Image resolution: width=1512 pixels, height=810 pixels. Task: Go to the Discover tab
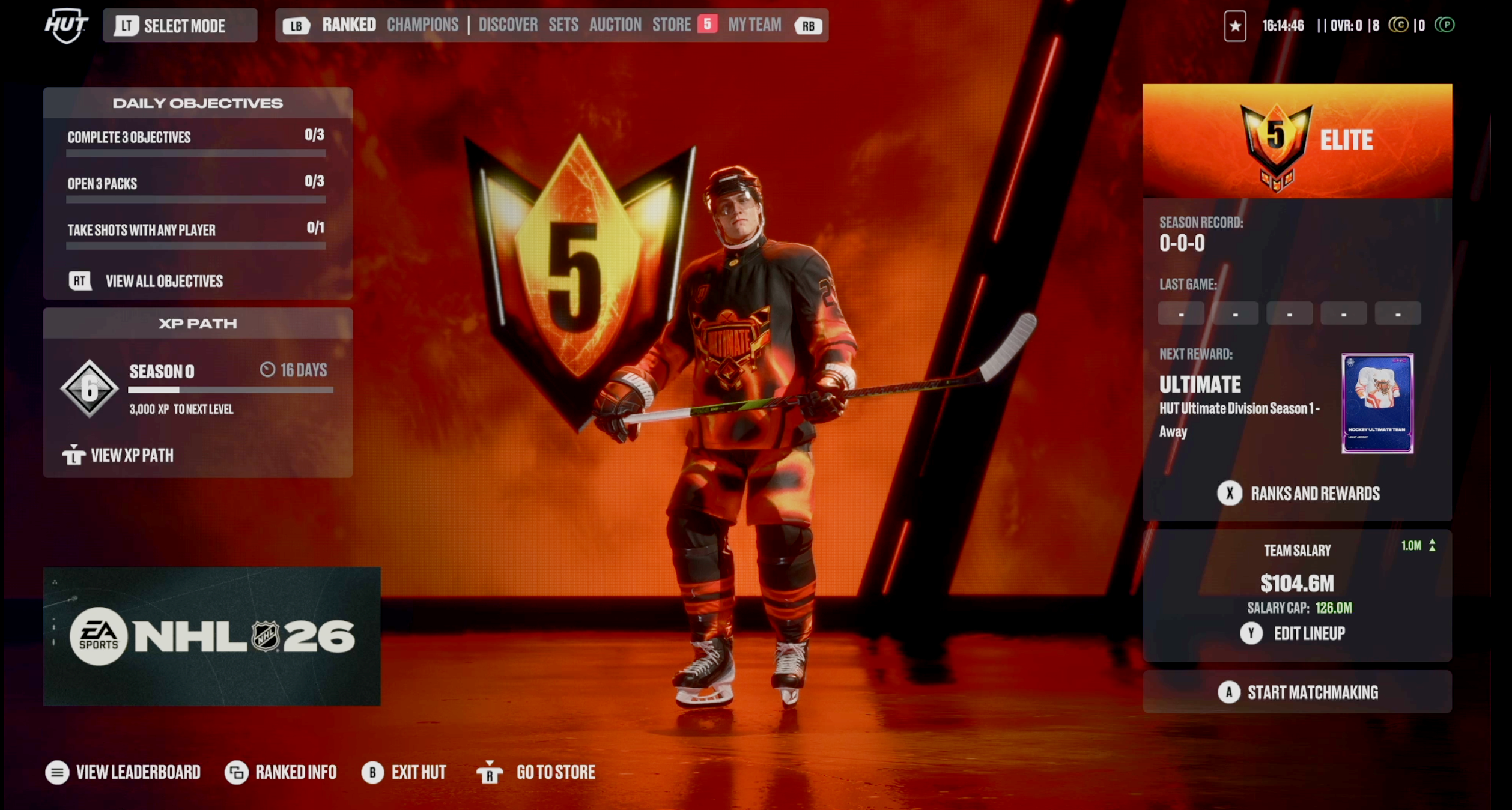pyautogui.click(x=508, y=25)
